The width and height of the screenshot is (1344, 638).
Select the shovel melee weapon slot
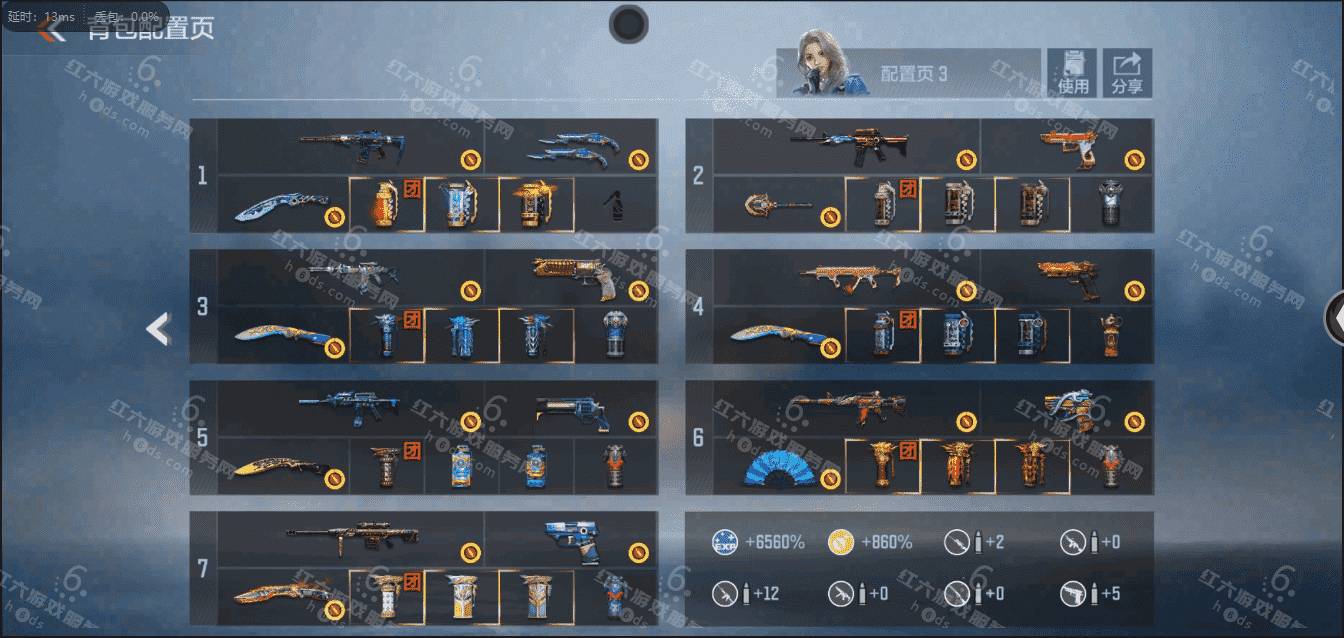coord(778,206)
